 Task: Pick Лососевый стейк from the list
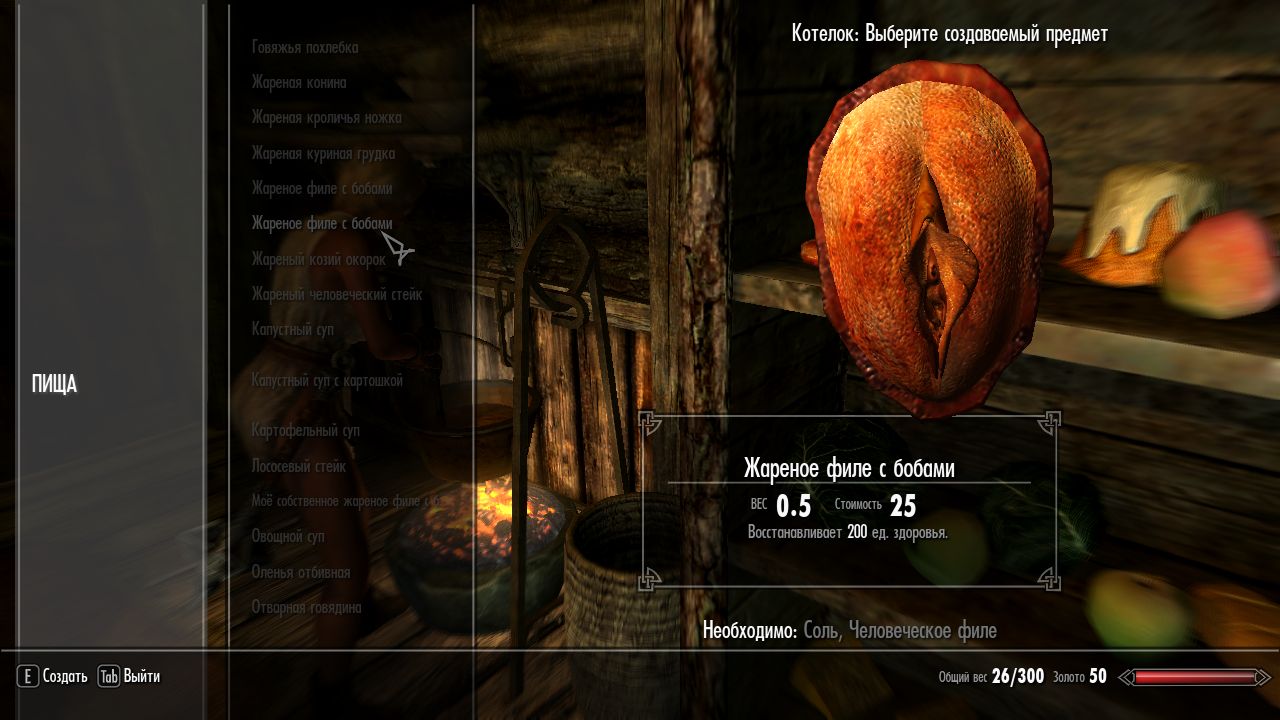[298, 466]
